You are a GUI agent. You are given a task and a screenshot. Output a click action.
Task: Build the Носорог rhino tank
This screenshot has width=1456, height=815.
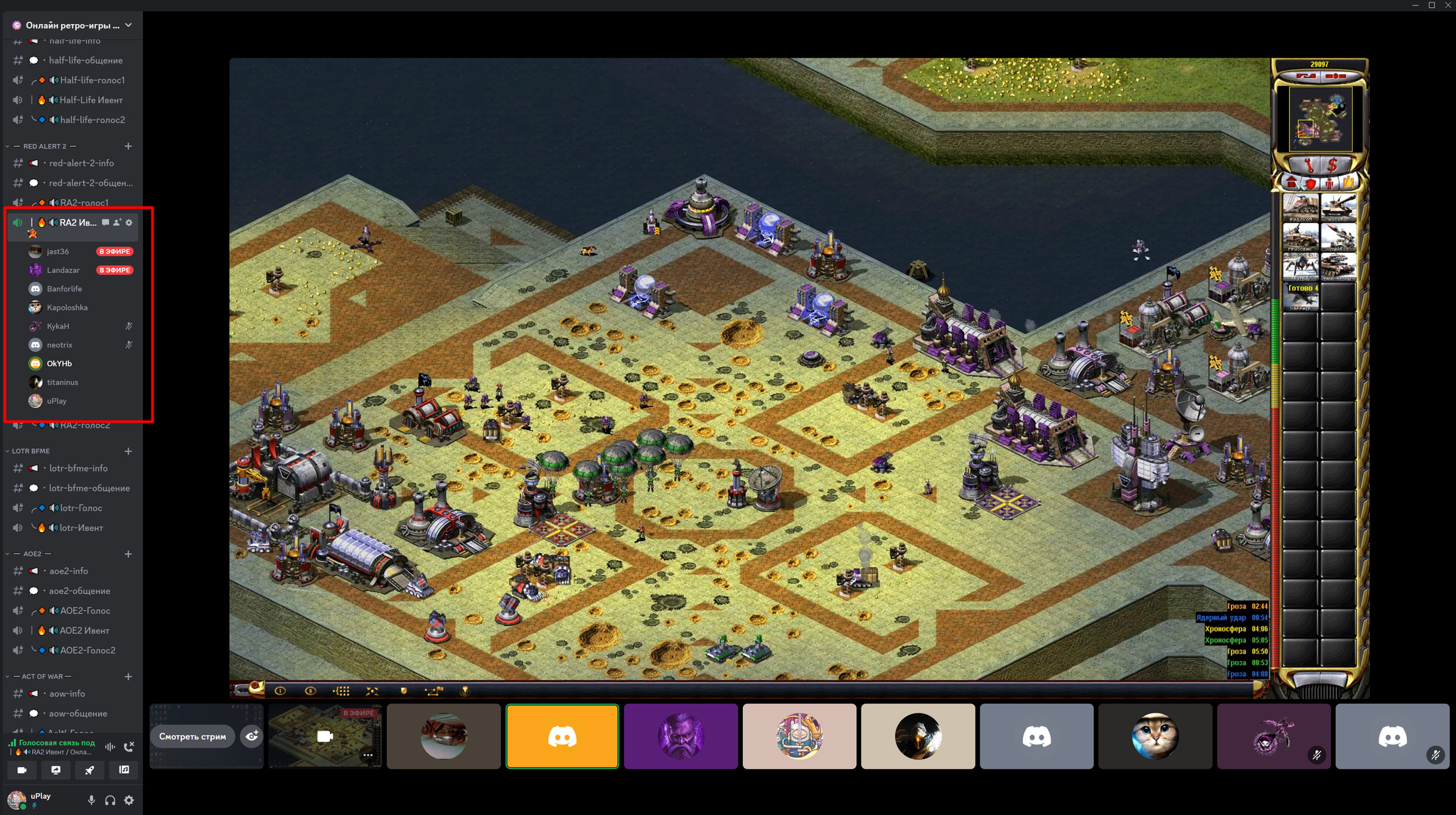[1338, 207]
